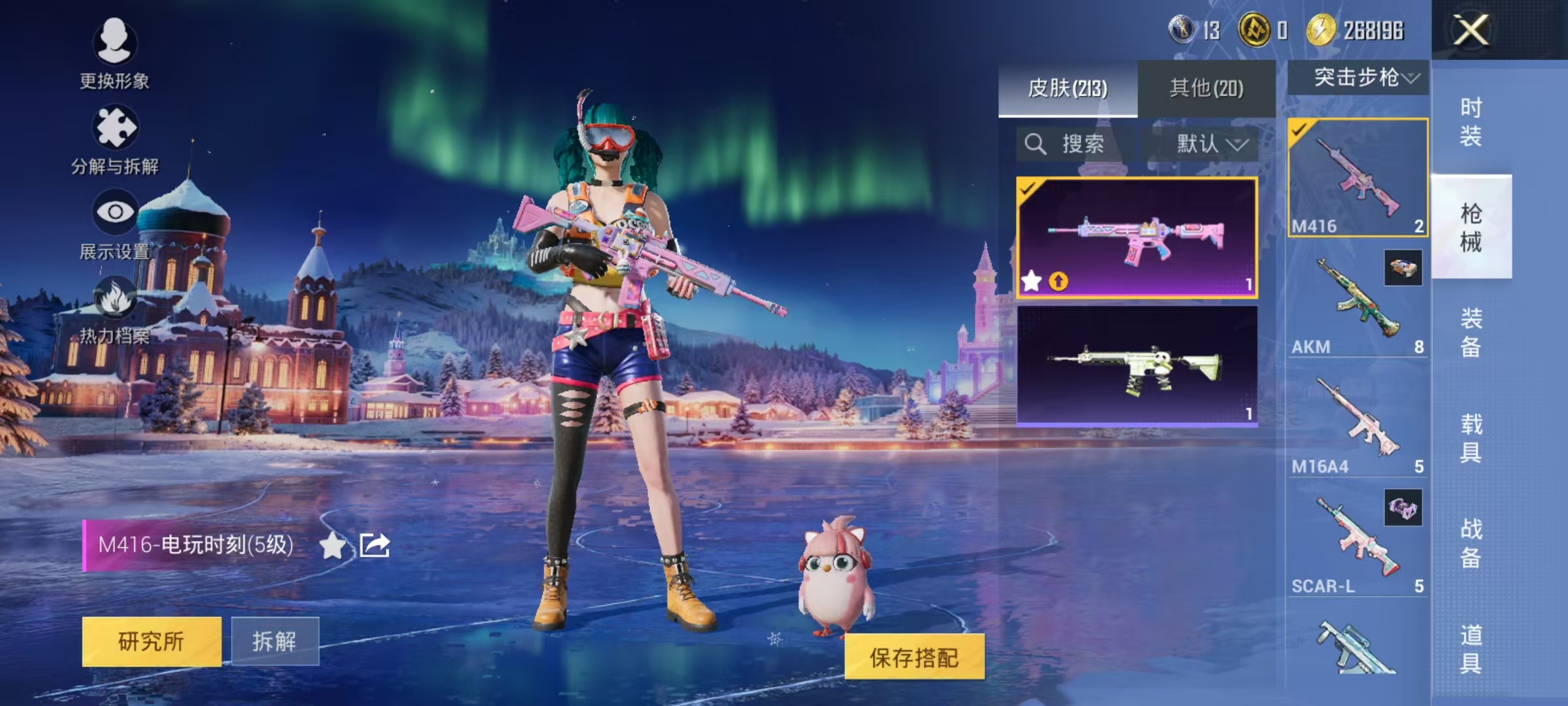Open the 时装 category tab

(x=1471, y=122)
